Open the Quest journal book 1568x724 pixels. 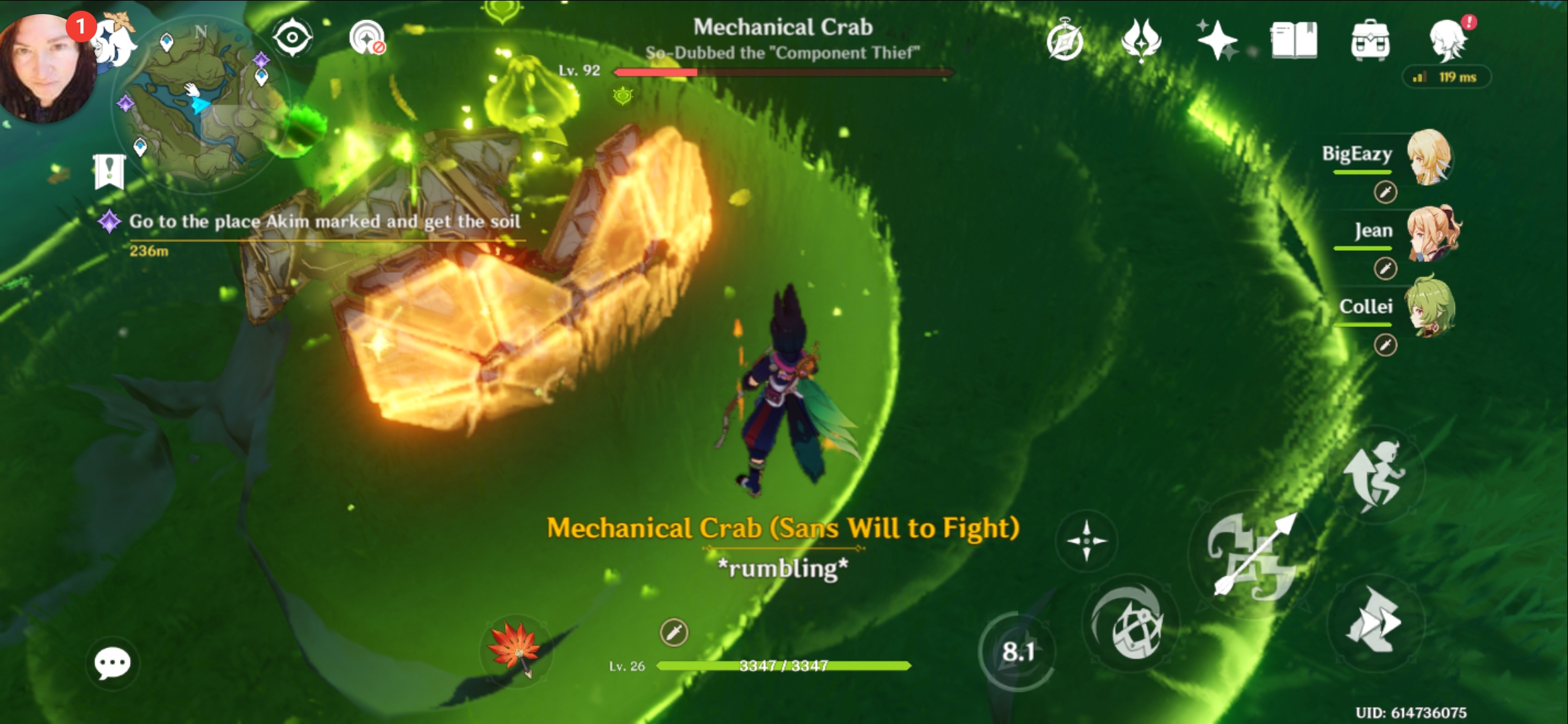tap(1293, 42)
